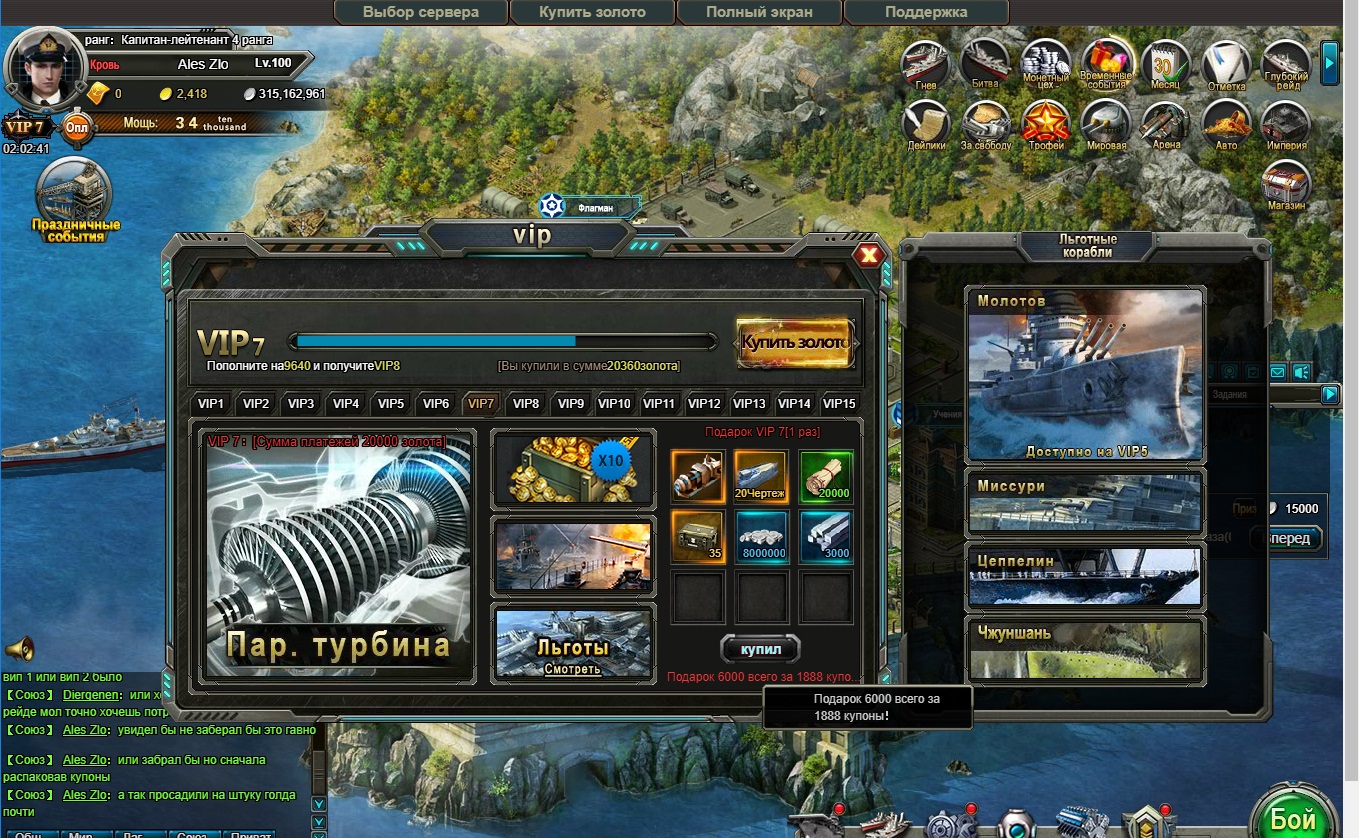Switch to the VIP8 tab
This screenshot has width=1359, height=838.
click(525, 404)
